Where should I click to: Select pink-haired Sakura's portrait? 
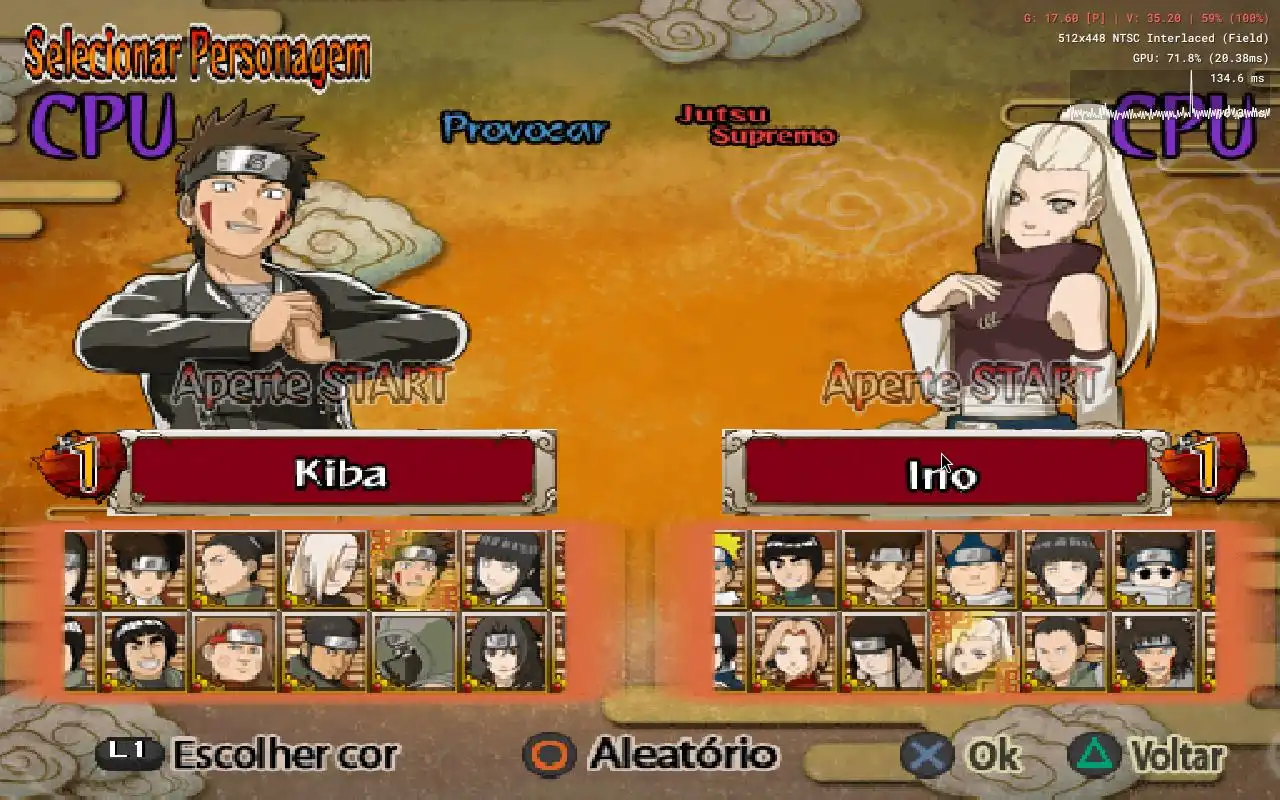click(x=794, y=651)
